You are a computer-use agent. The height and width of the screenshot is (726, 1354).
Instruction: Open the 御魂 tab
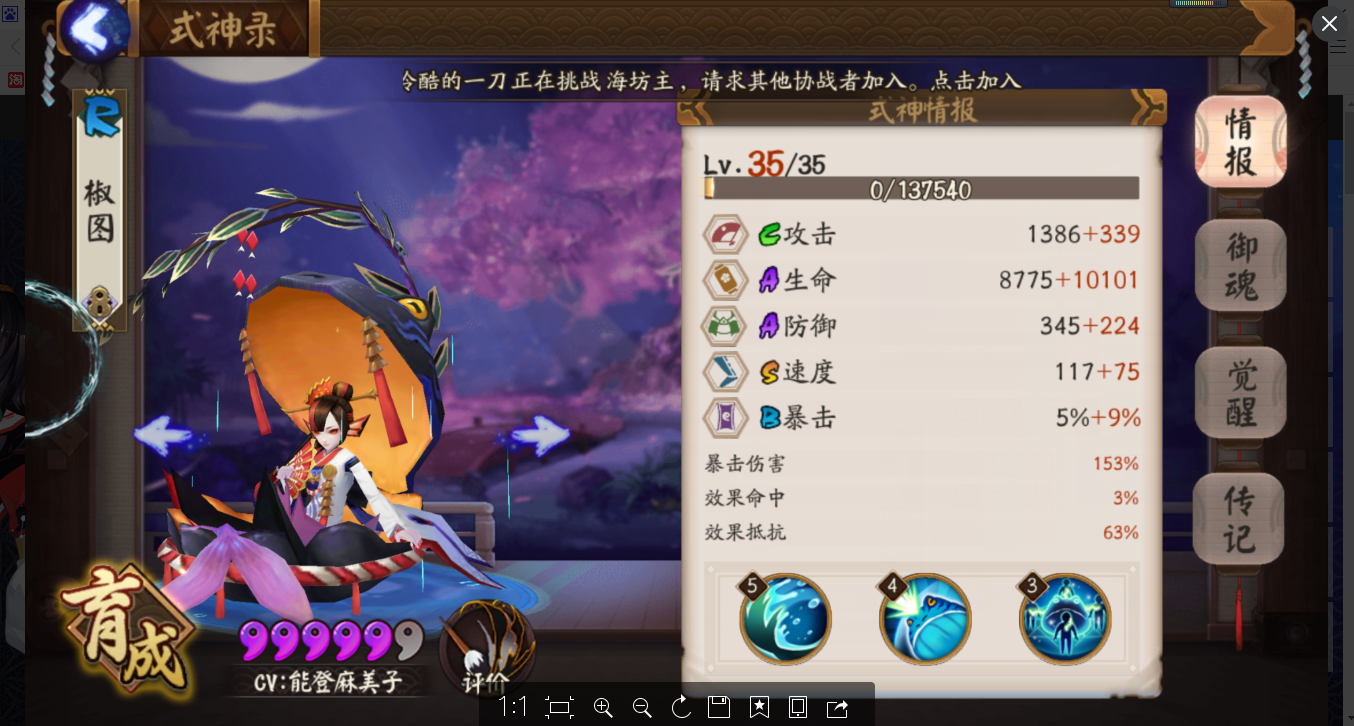(1240, 266)
